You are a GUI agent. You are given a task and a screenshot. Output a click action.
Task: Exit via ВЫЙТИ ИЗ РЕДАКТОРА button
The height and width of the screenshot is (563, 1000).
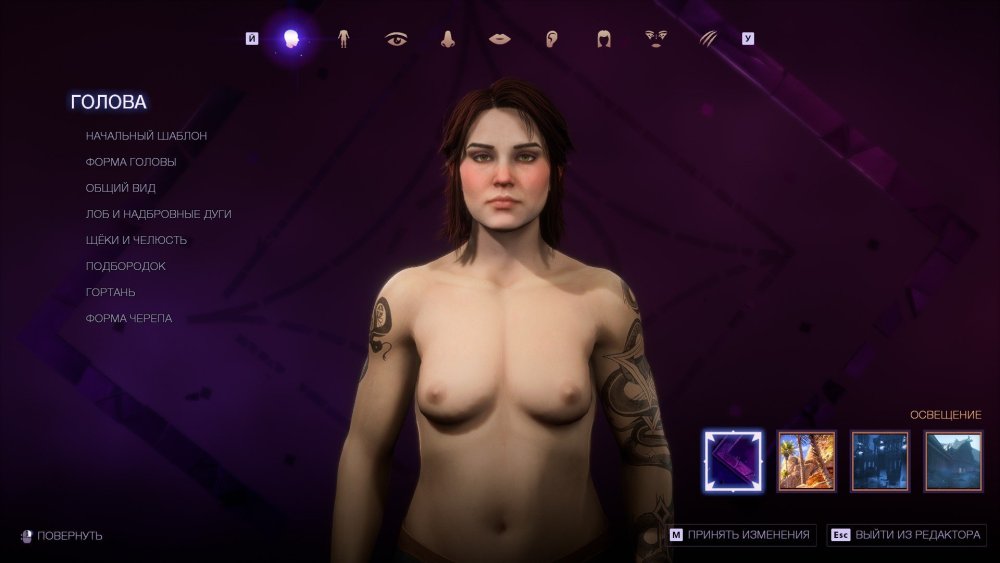907,535
